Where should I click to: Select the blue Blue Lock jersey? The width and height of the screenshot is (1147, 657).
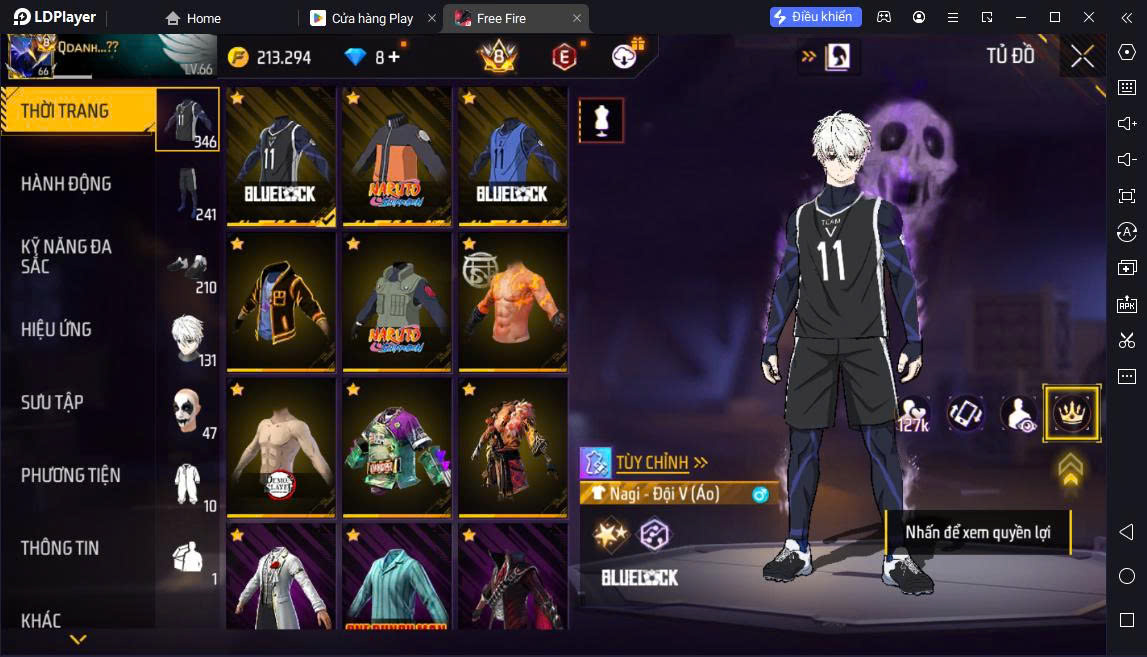coord(513,156)
